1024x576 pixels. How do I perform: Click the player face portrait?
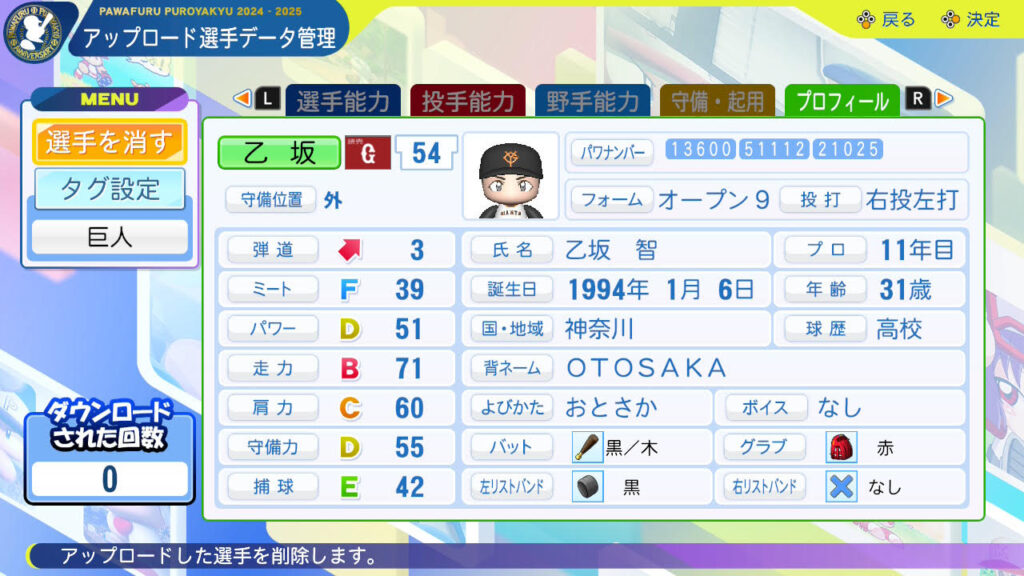coord(511,177)
